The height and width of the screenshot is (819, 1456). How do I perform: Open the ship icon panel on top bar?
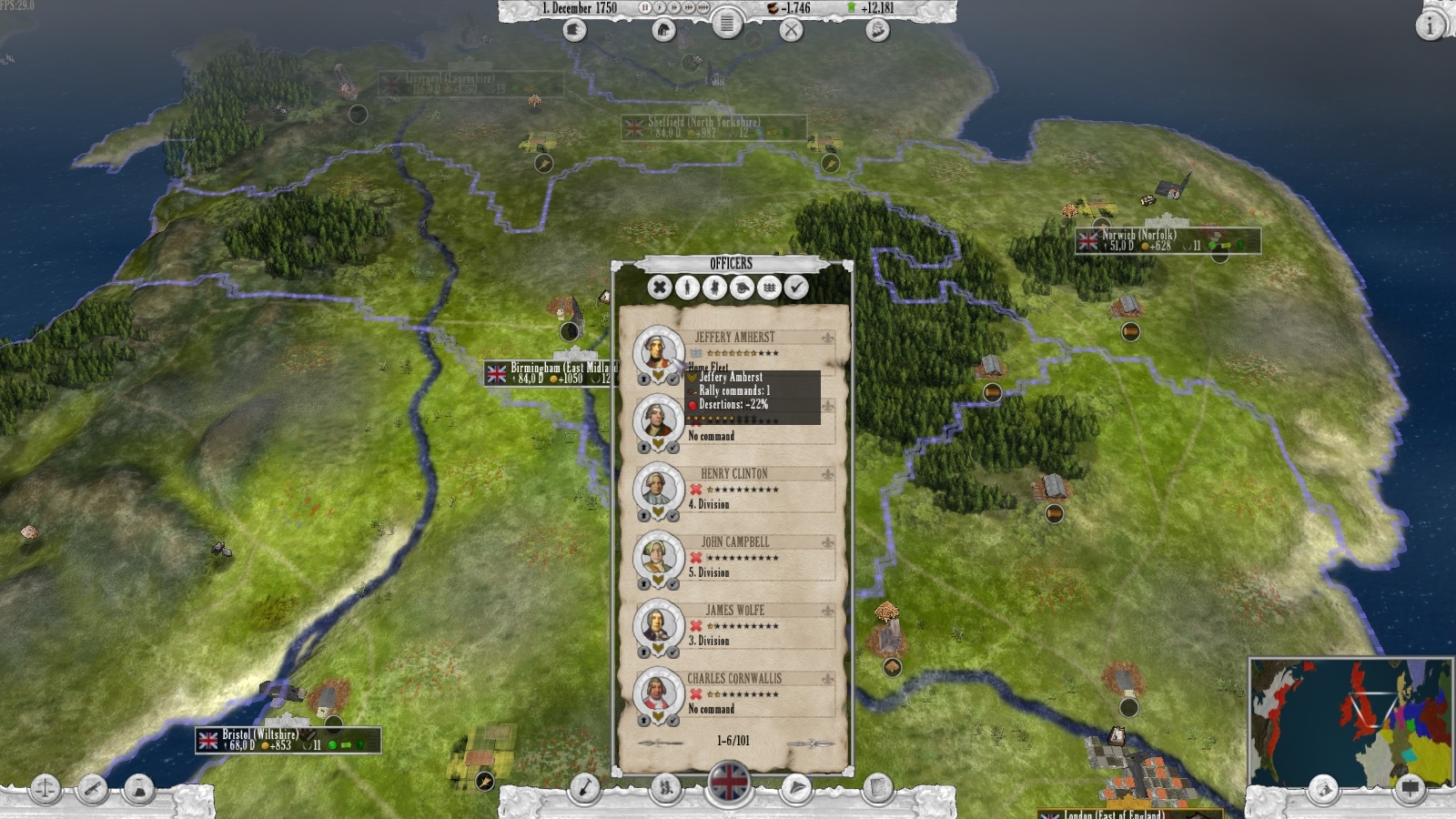[x=876, y=30]
